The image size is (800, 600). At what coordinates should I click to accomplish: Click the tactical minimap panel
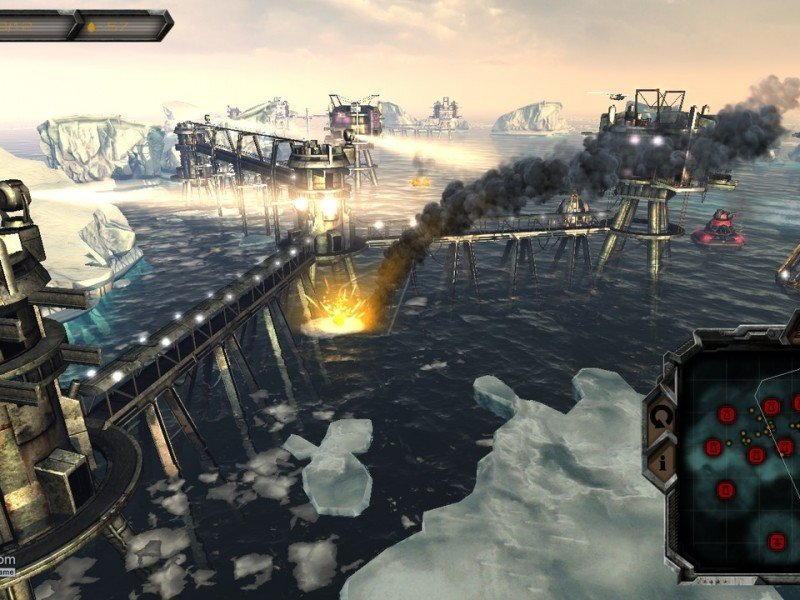742,452
